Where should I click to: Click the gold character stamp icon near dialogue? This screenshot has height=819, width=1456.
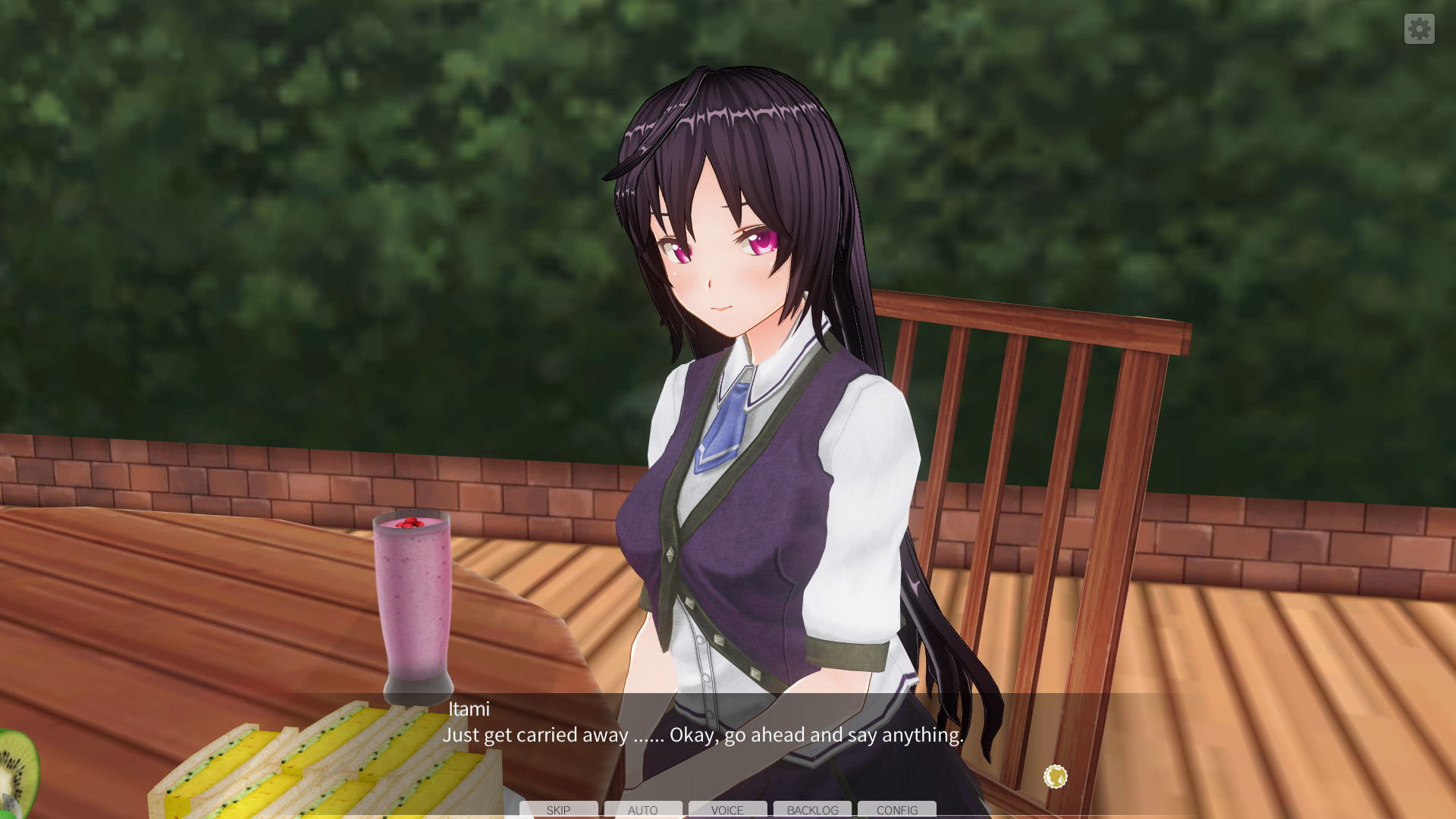tap(1055, 775)
